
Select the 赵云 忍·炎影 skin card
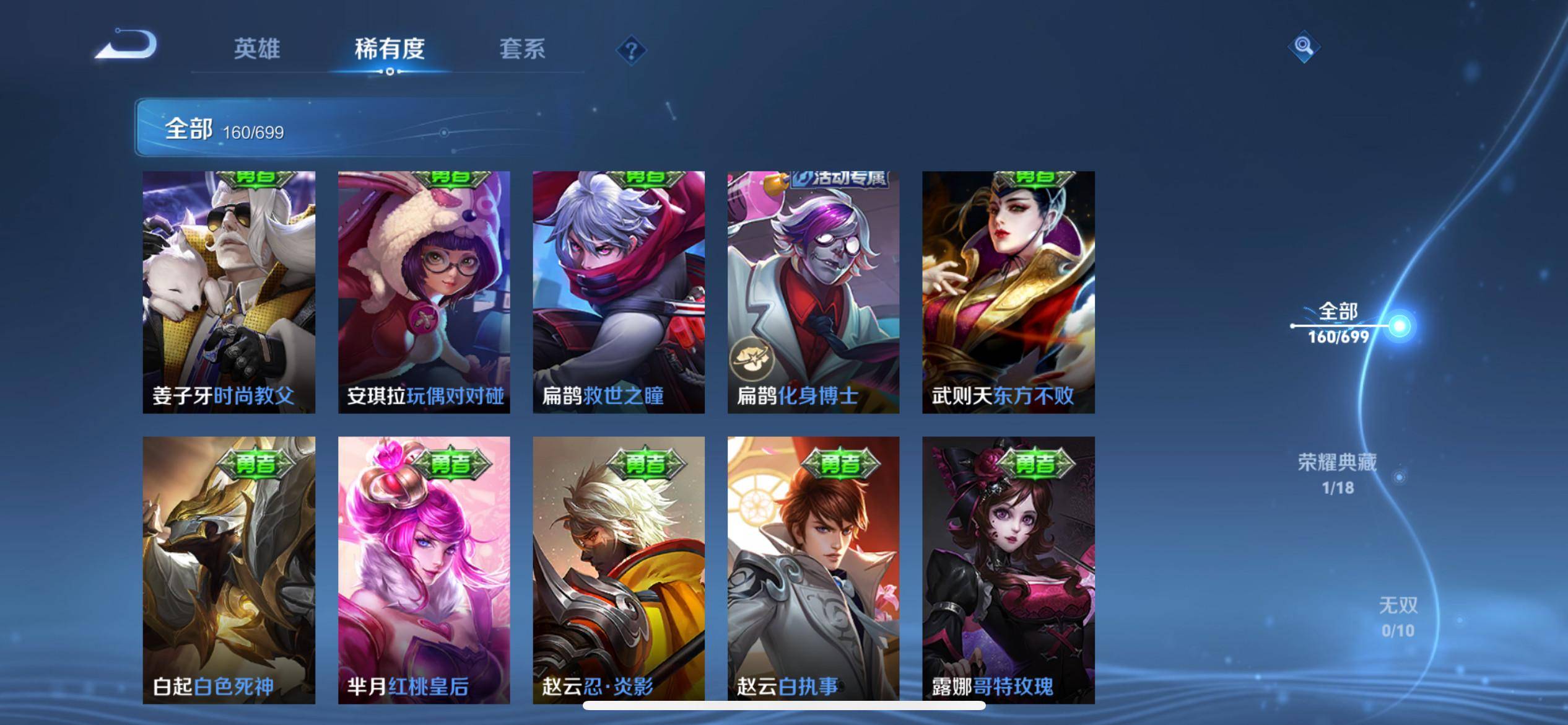[x=619, y=569]
